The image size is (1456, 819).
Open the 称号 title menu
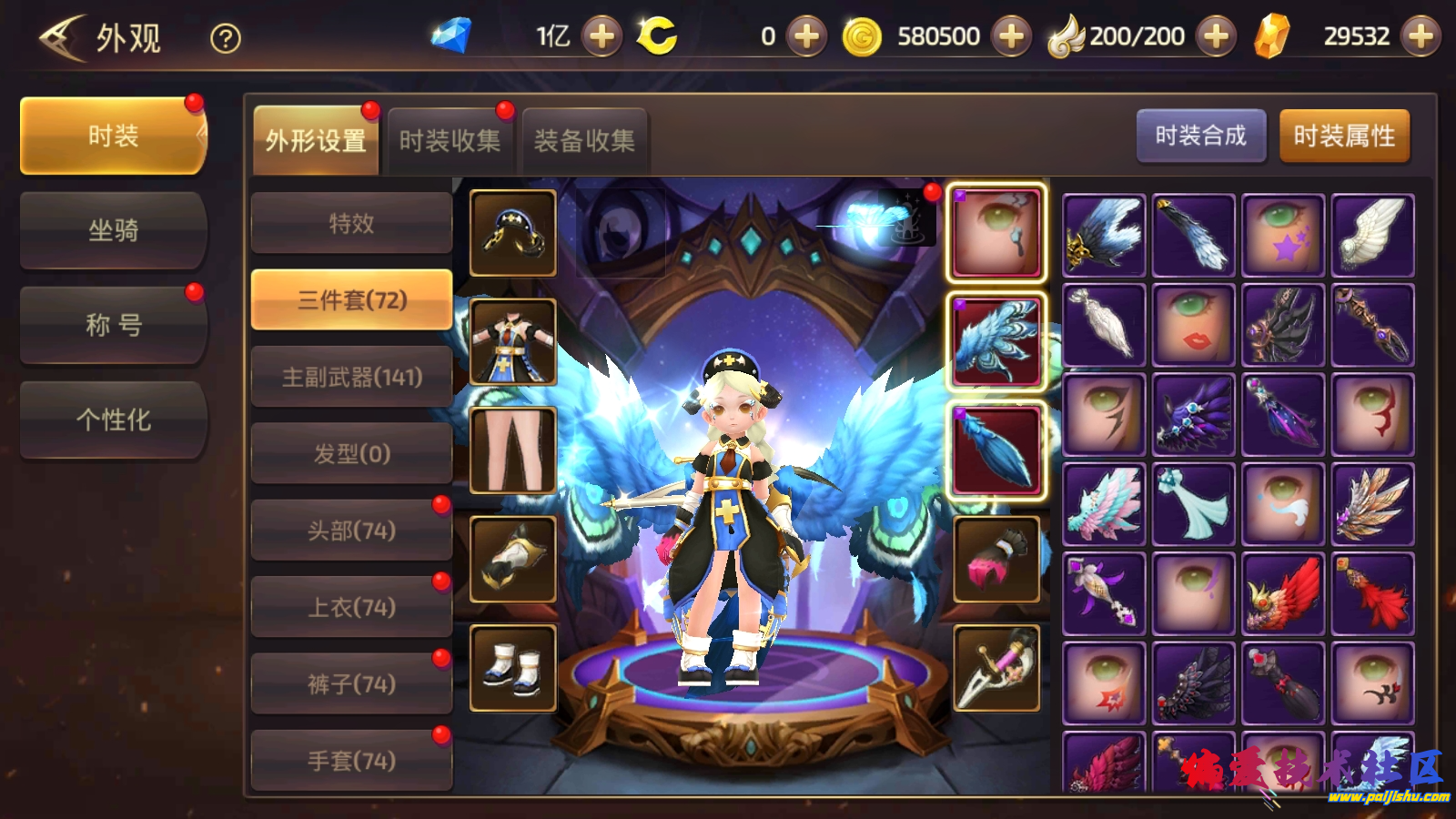click(x=114, y=325)
